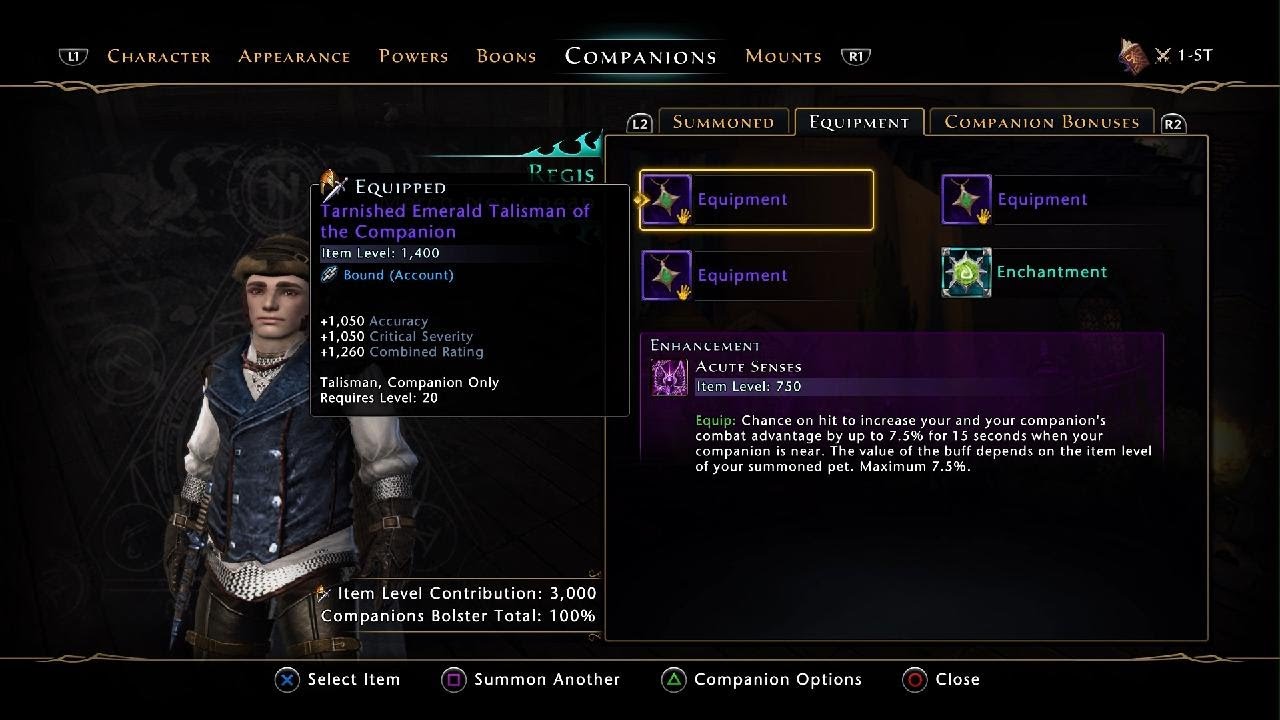This screenshot has width=1280, height=720.
Task: Open the Boons tab
Action: (x=506, y=56)
